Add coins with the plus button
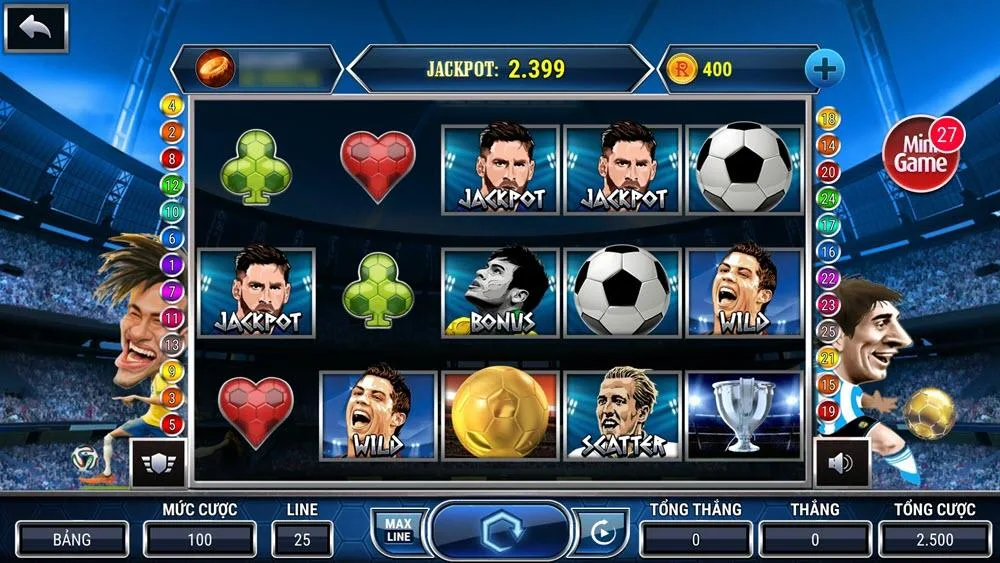This screenshot has height=563, width=1000. point(825,69)
